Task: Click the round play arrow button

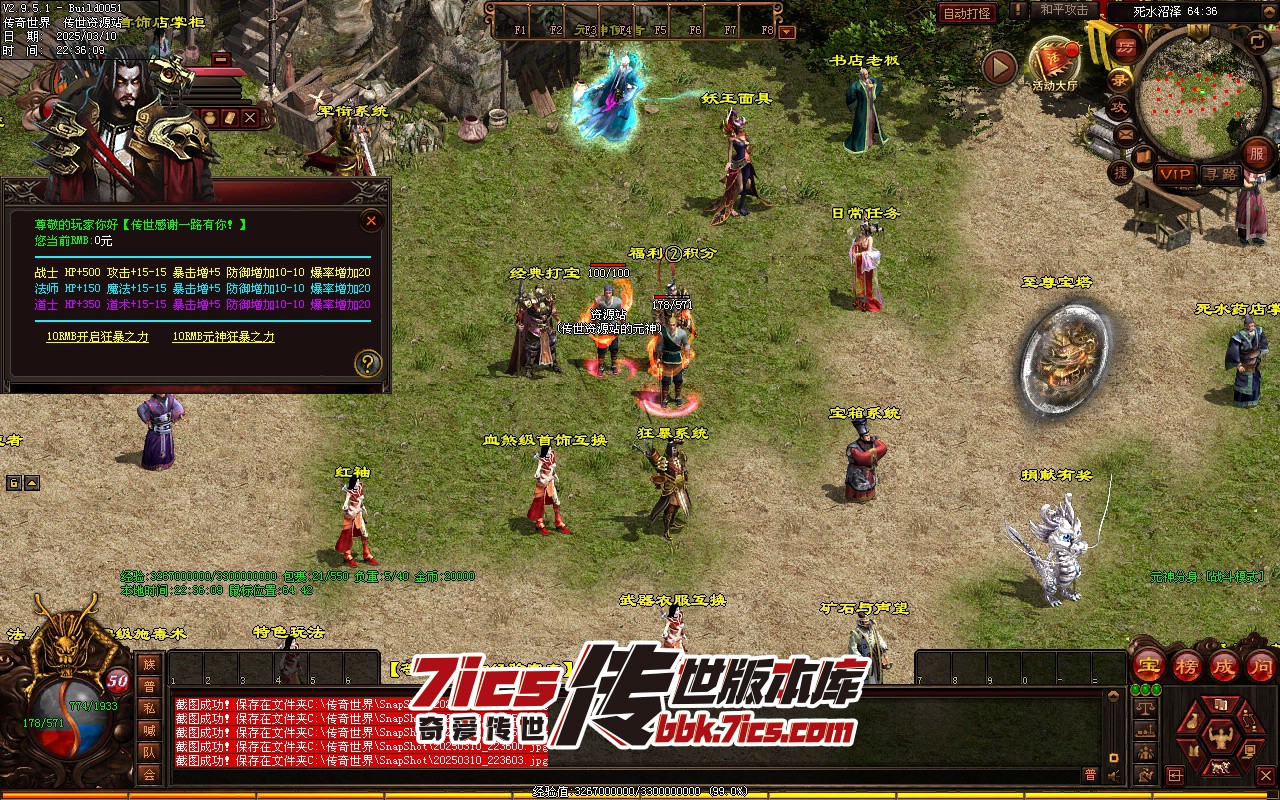Action: (x=999, y=67)
